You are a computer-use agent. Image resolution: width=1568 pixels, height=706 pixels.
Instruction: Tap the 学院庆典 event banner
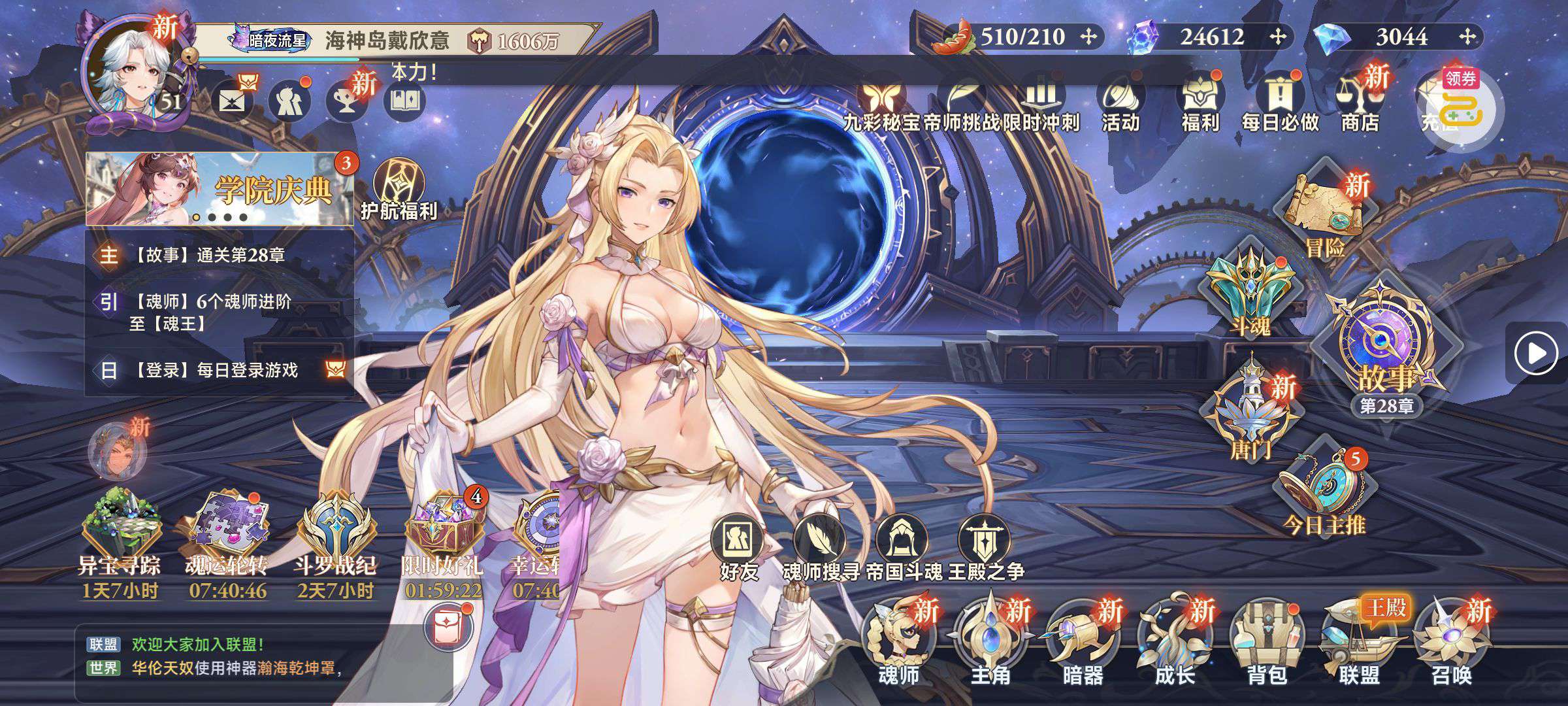pyautogui.click(x=220, y=190)
